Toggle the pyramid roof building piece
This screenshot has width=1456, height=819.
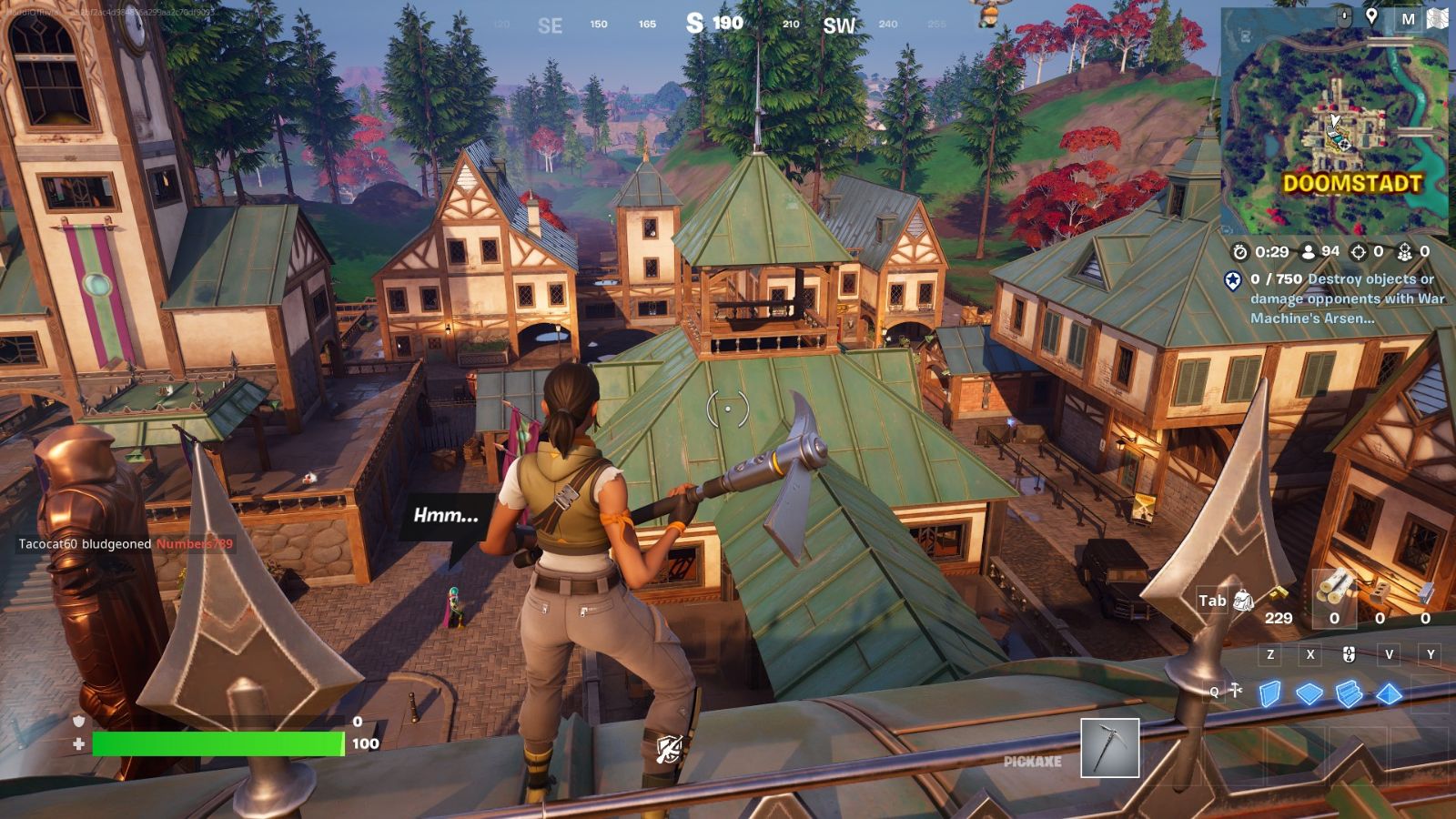1389,694
